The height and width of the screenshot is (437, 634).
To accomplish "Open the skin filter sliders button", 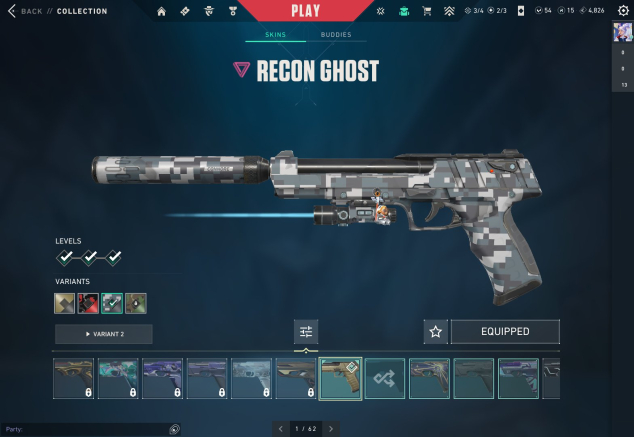I will tap(306, 332).
